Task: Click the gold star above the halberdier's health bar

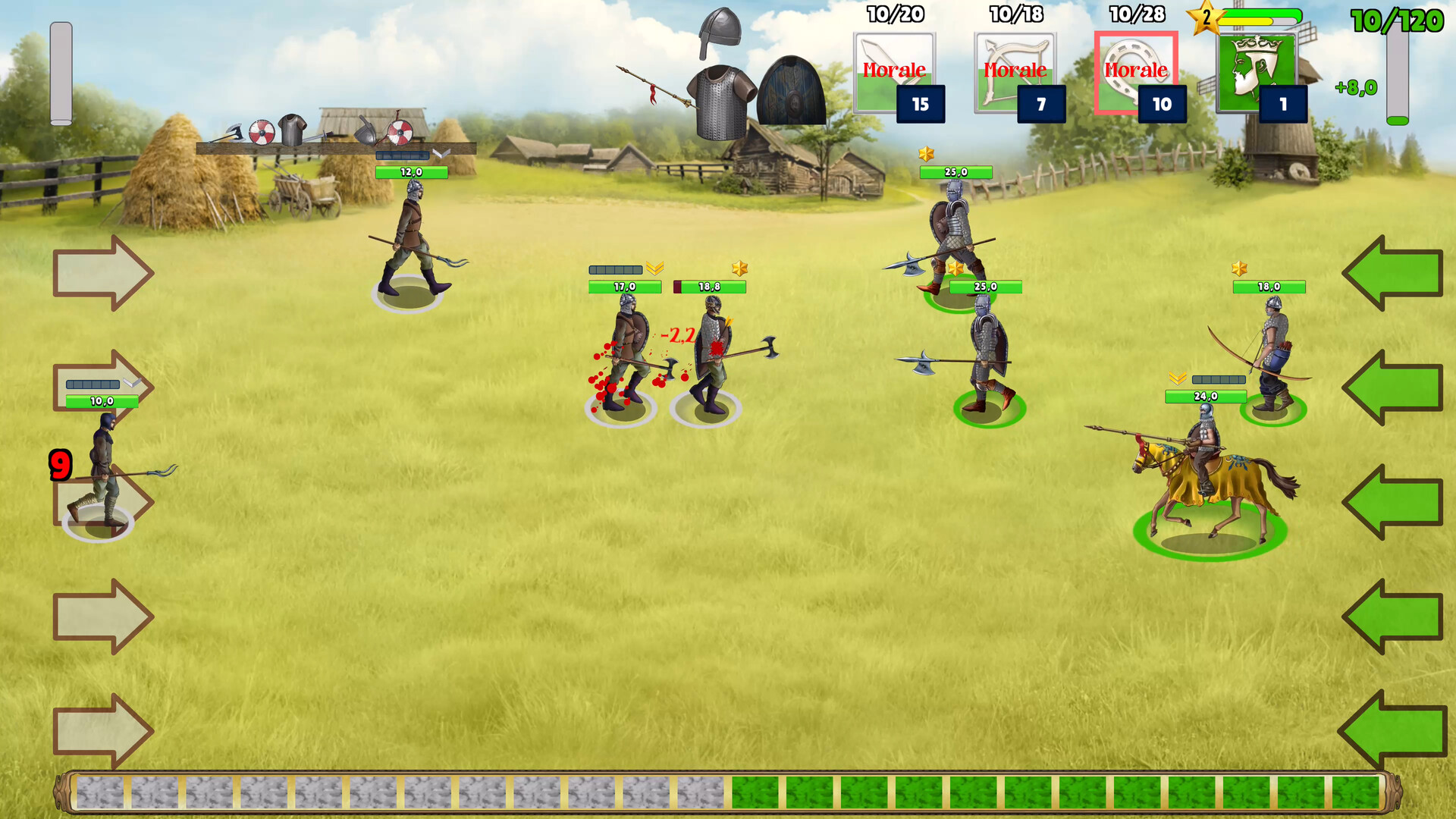Action: click(927, 154)
